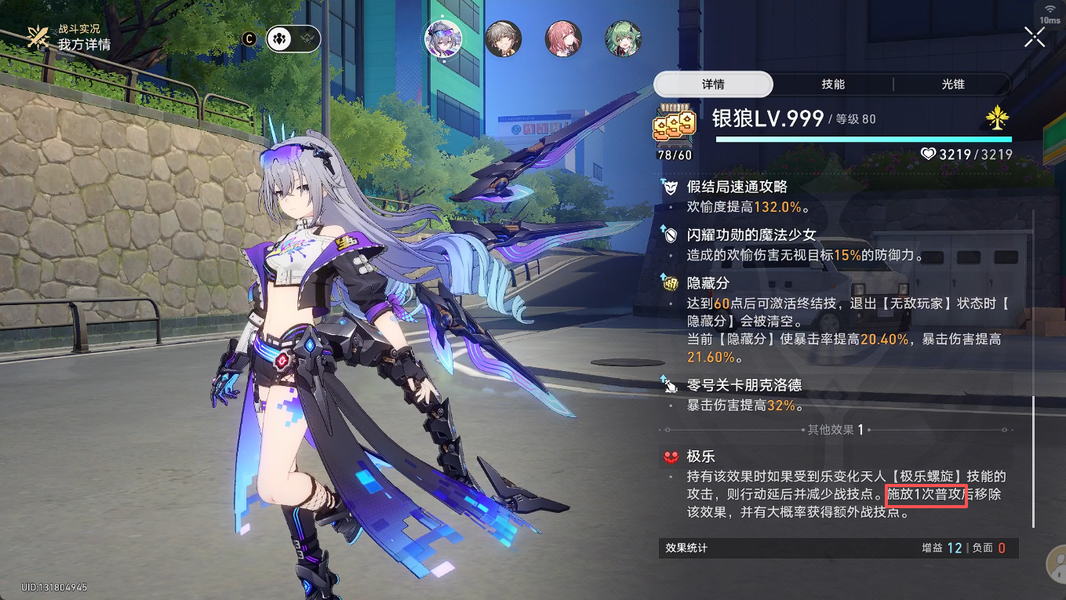Viewport: 1066px width, 600px height.
Task: Choose the gray-haired character portrait
Action: [503, 39]
